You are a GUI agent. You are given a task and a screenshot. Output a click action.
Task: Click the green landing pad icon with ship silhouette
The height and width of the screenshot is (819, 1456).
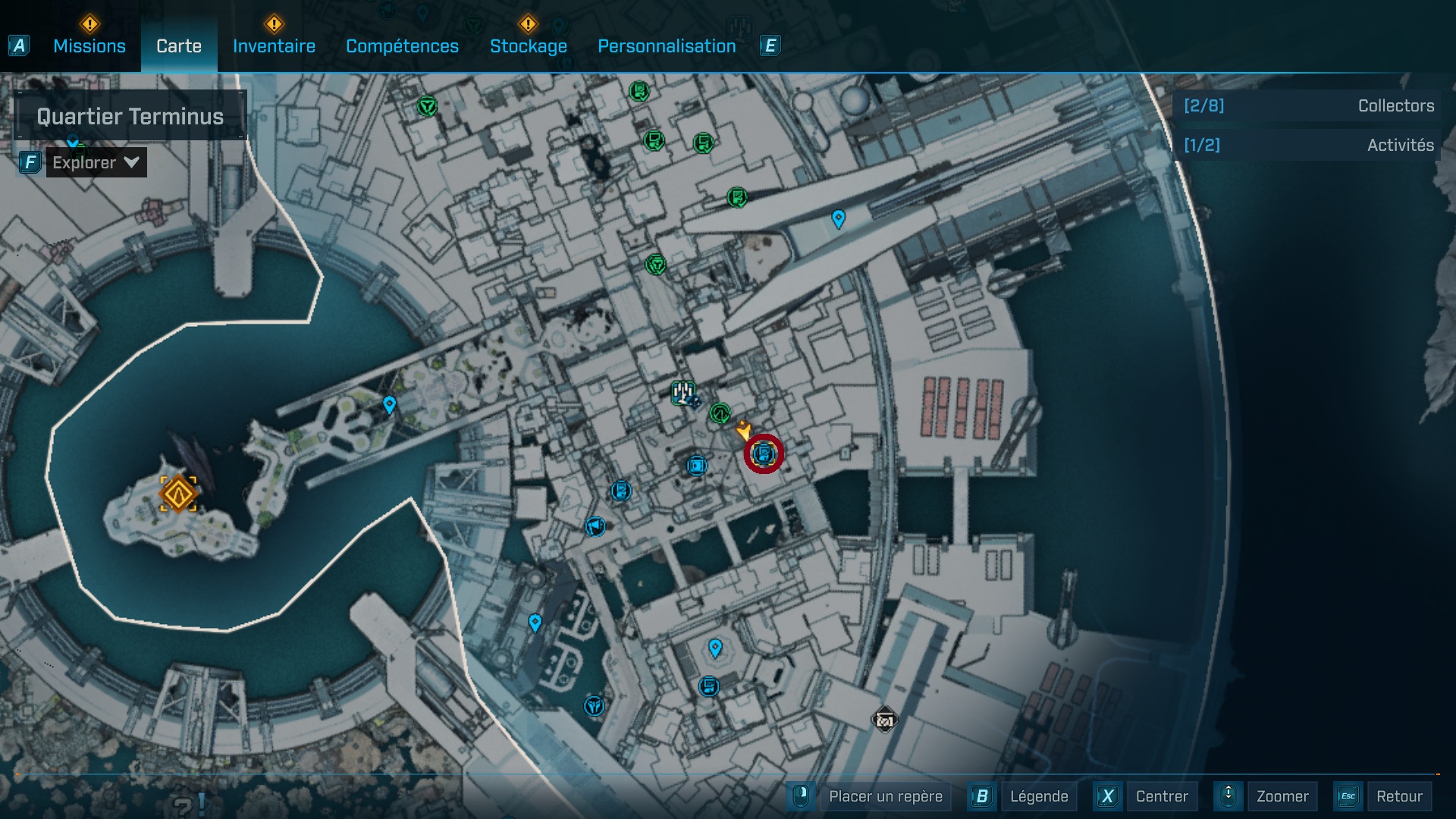tap(684, 393)
